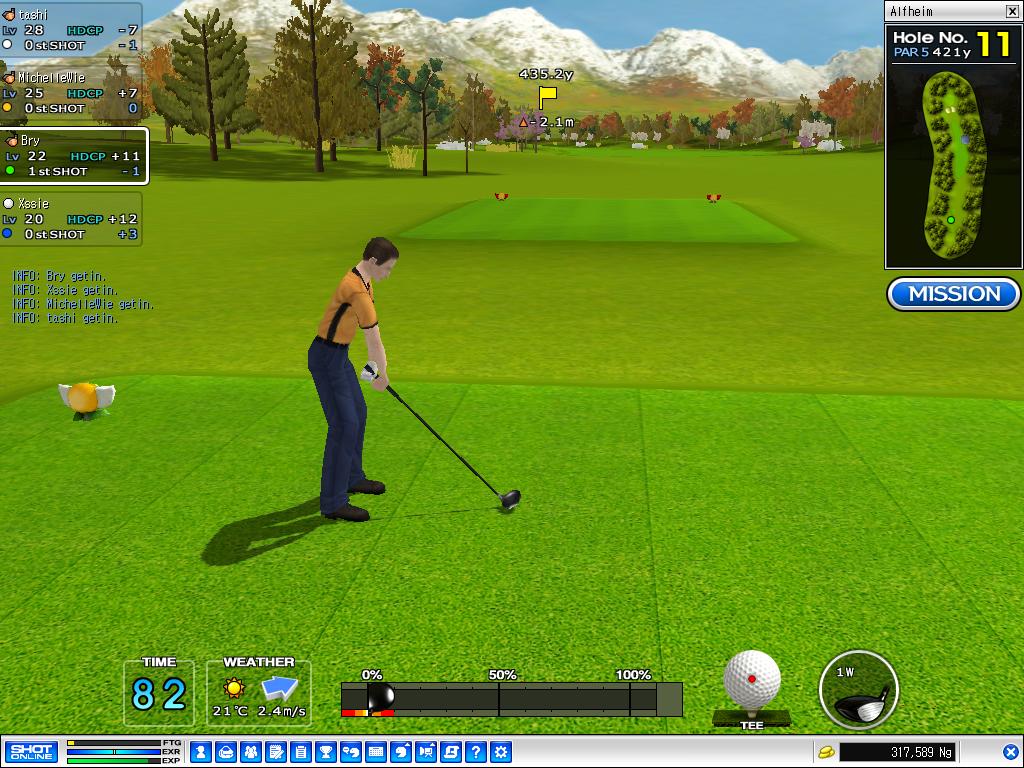Select player MichelleWie in the scoreboard
Image resolution: width=1024 pixels, height=768 pixels.
[70, 92]
